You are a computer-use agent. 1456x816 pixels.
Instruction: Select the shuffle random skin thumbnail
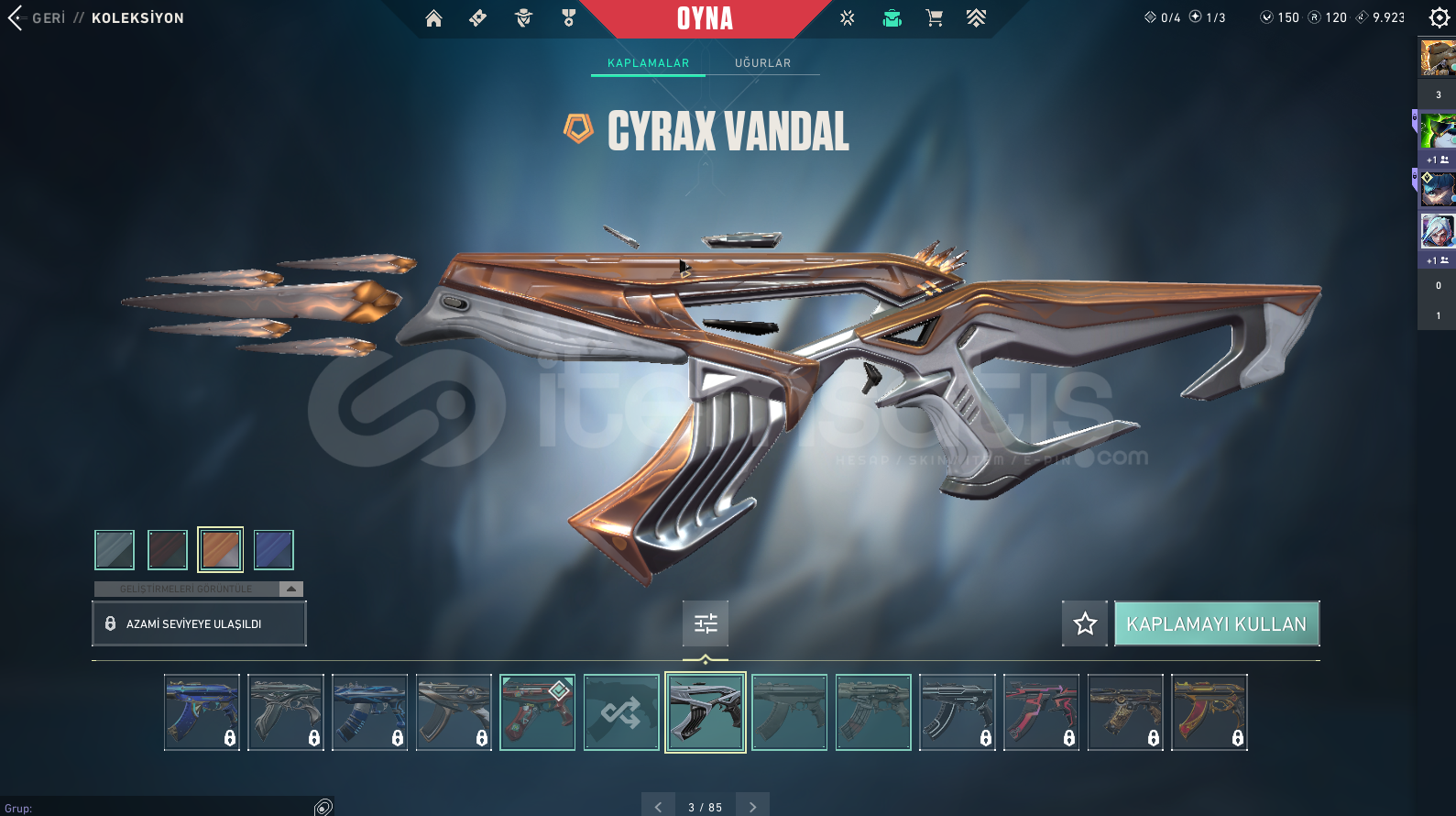click(621, 712)
